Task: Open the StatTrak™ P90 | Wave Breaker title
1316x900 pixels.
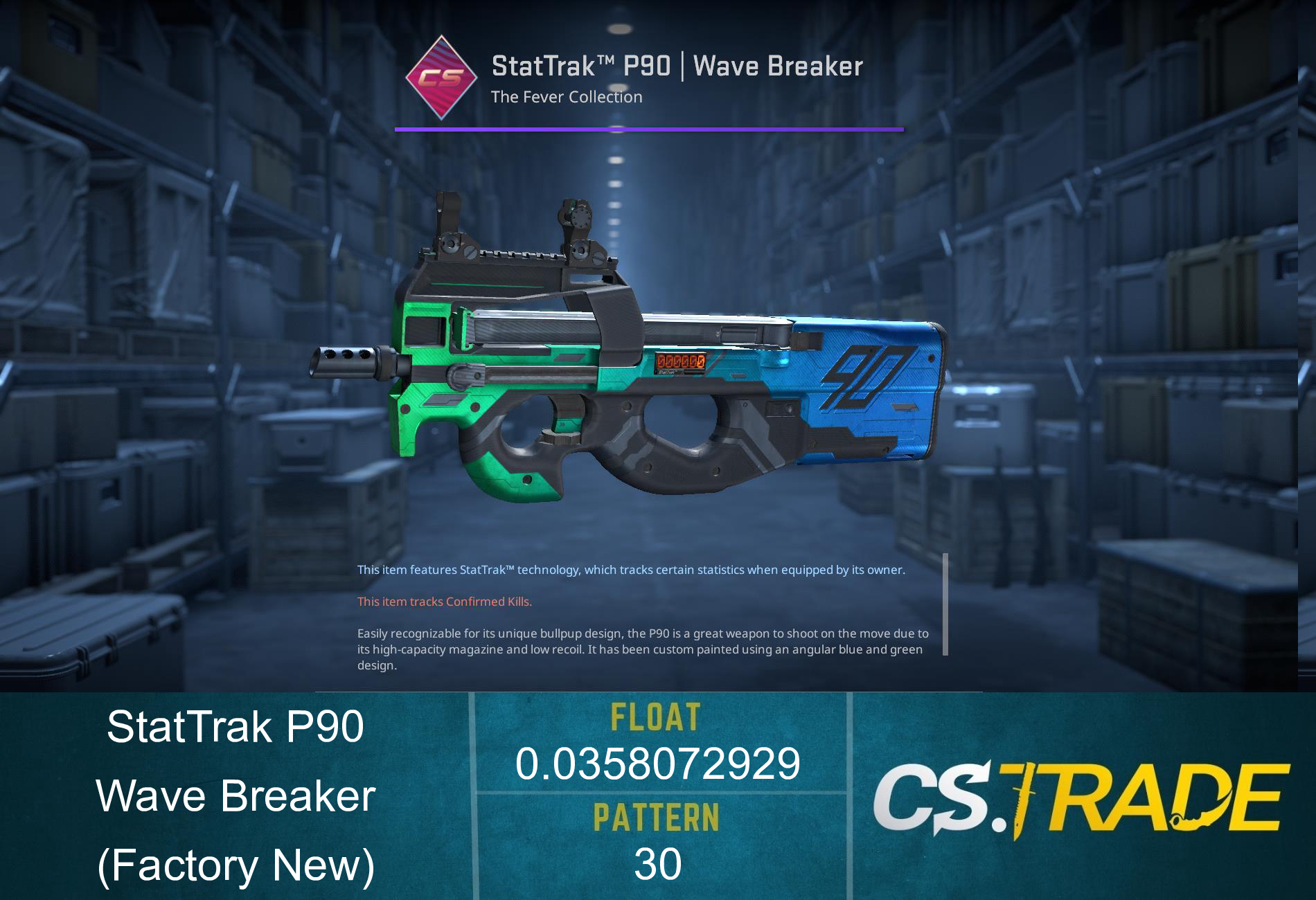Action: tap(677, 66)
